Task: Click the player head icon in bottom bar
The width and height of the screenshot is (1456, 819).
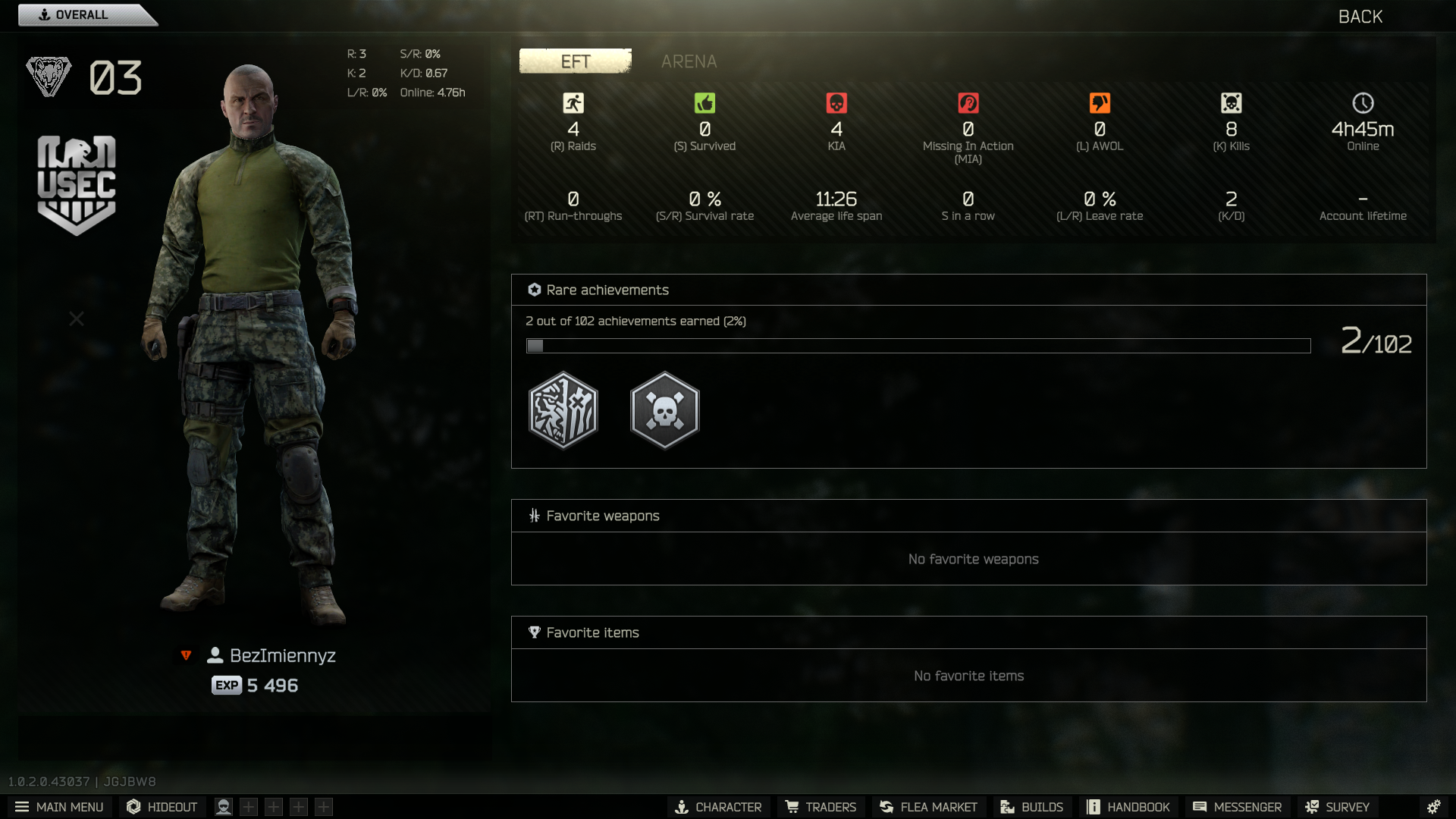Action: (224, 807)
